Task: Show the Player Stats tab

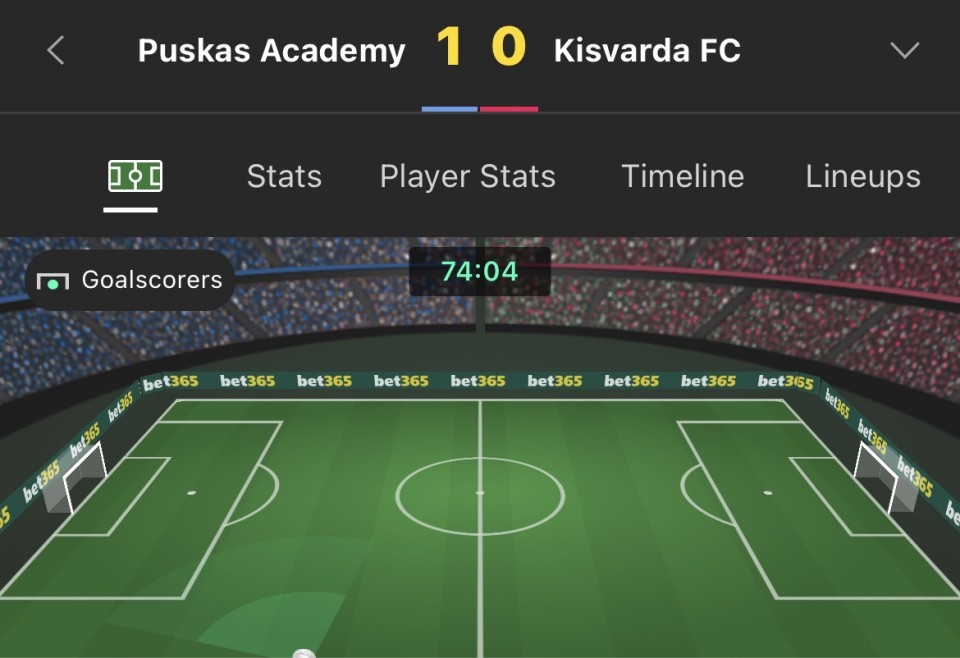Action: pyautogui.click(x=467, y=177)
